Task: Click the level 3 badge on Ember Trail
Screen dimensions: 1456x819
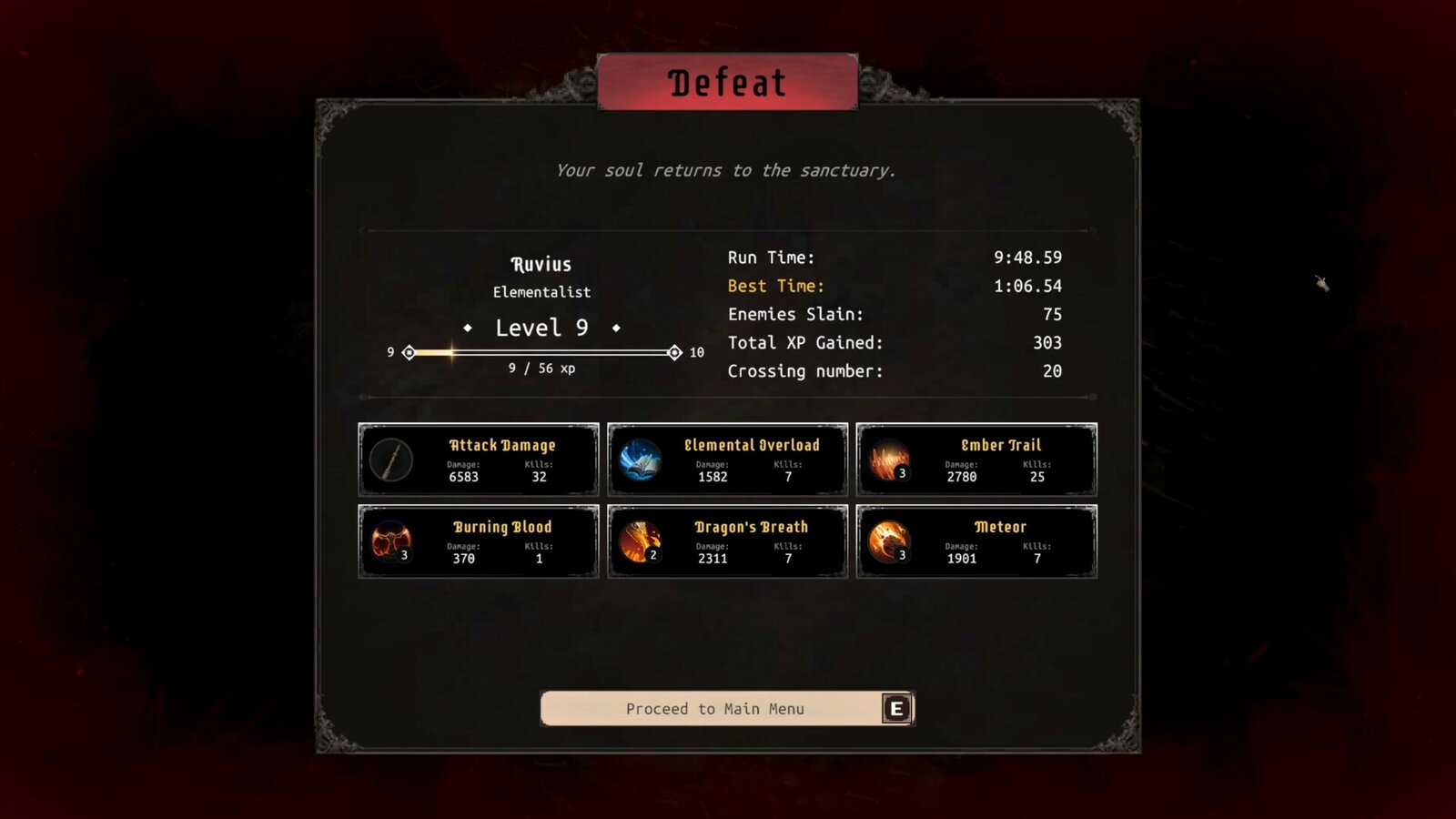Action: (x=900, y=473)
